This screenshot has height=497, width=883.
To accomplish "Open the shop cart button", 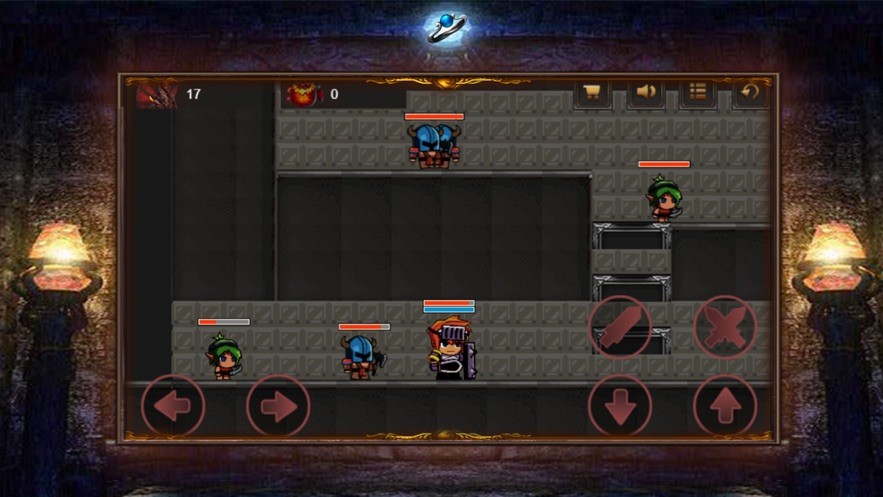I will (x=592, y=93).
